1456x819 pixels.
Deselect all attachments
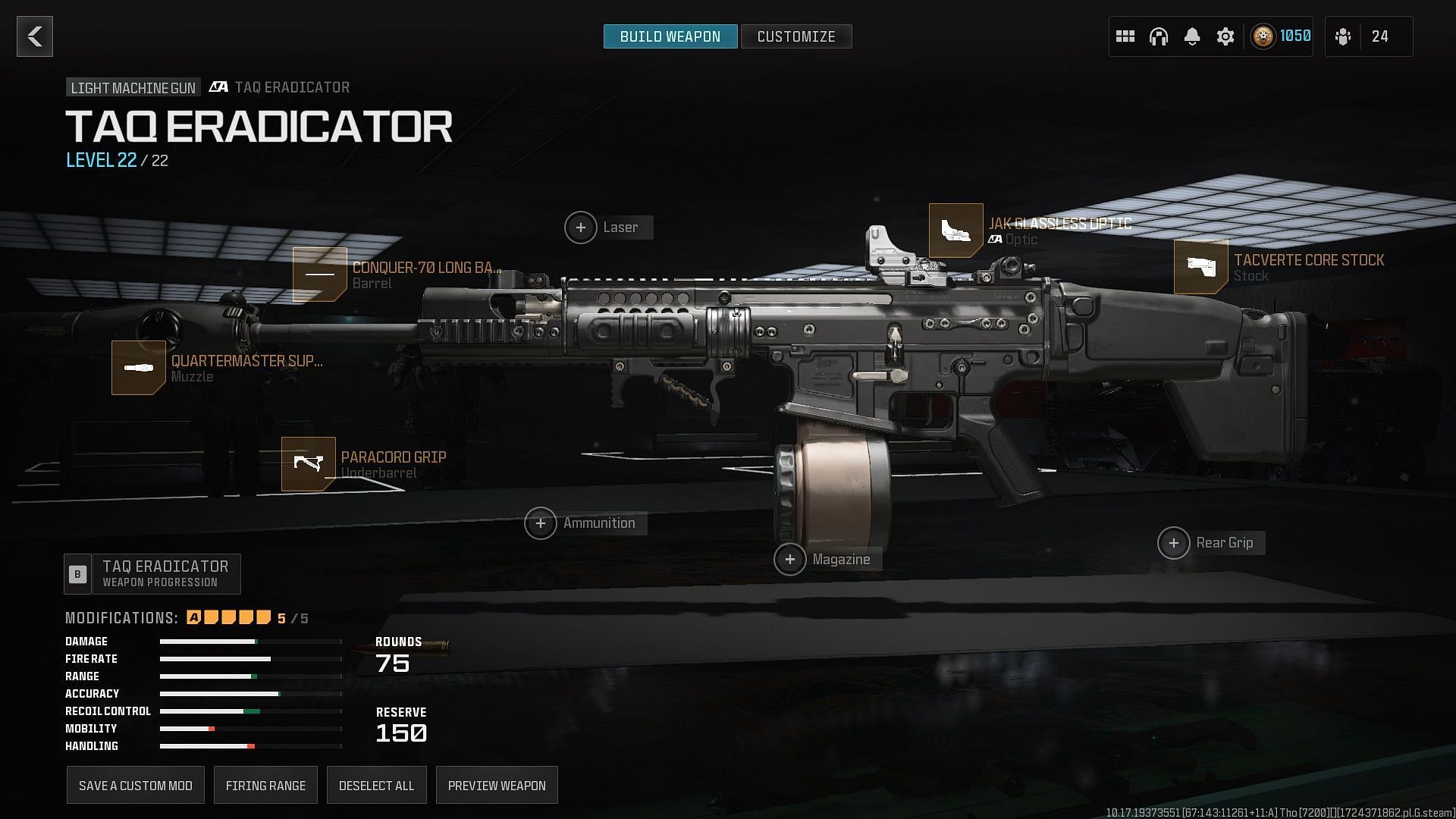pyautogui.click(x=376, y=786)
